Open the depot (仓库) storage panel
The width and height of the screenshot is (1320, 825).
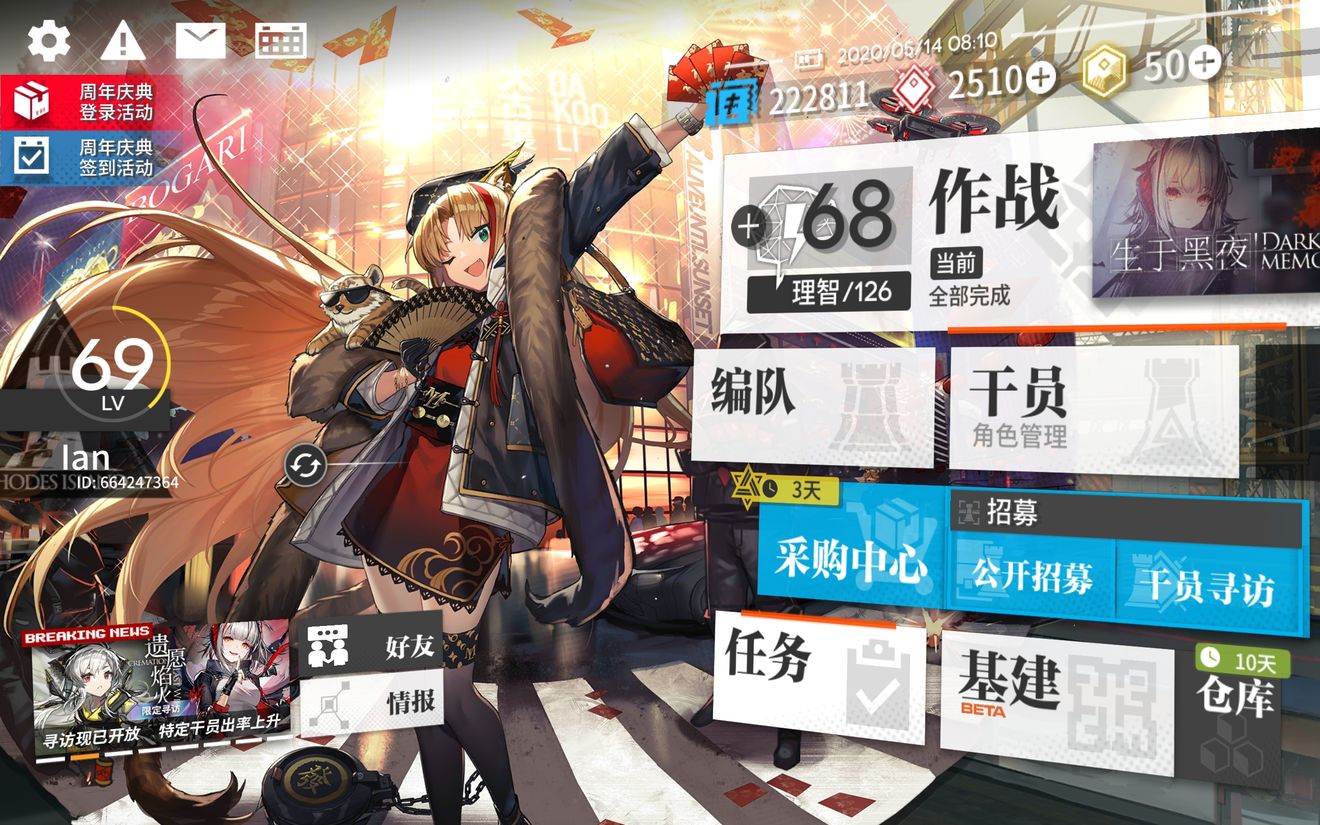coord(1237,697)
